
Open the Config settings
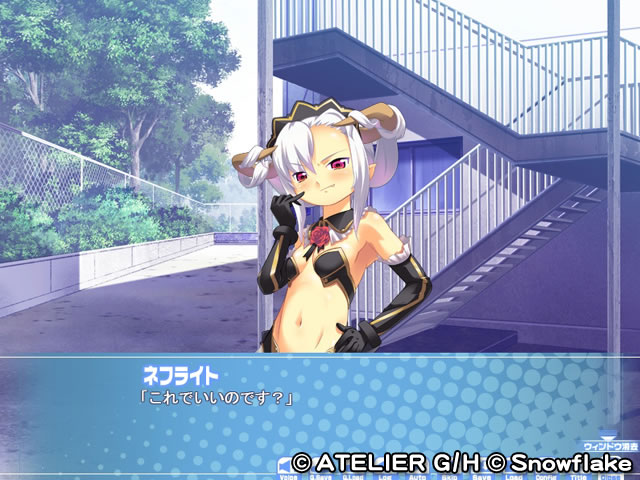click(x=546, y=475)
